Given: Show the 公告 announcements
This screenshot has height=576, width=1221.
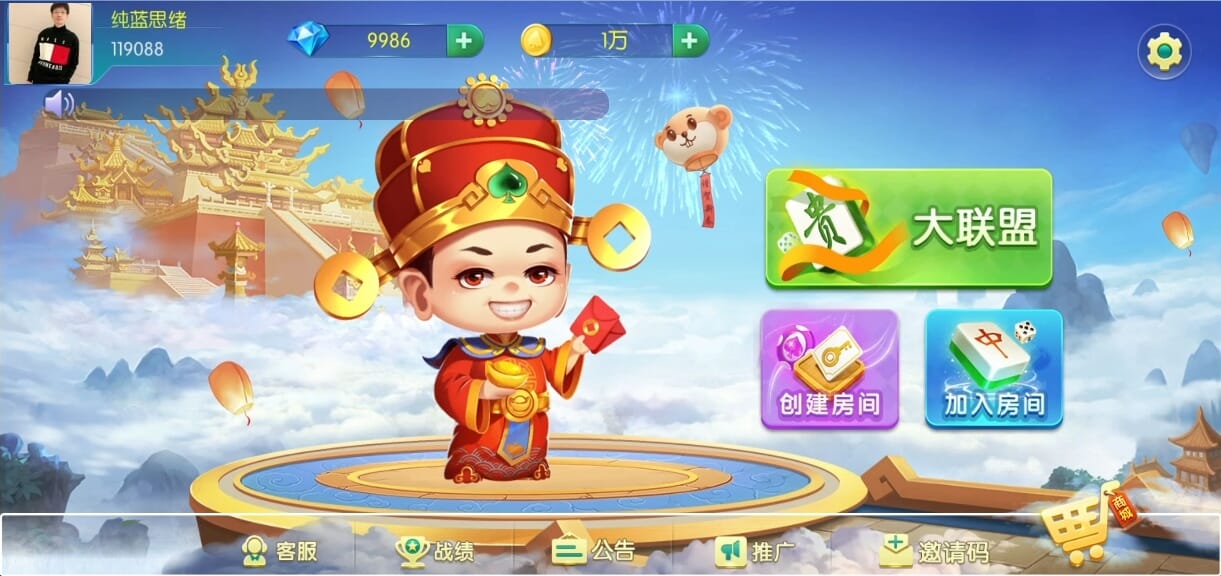Looking at the screenshot, I should tap(594, 551).
